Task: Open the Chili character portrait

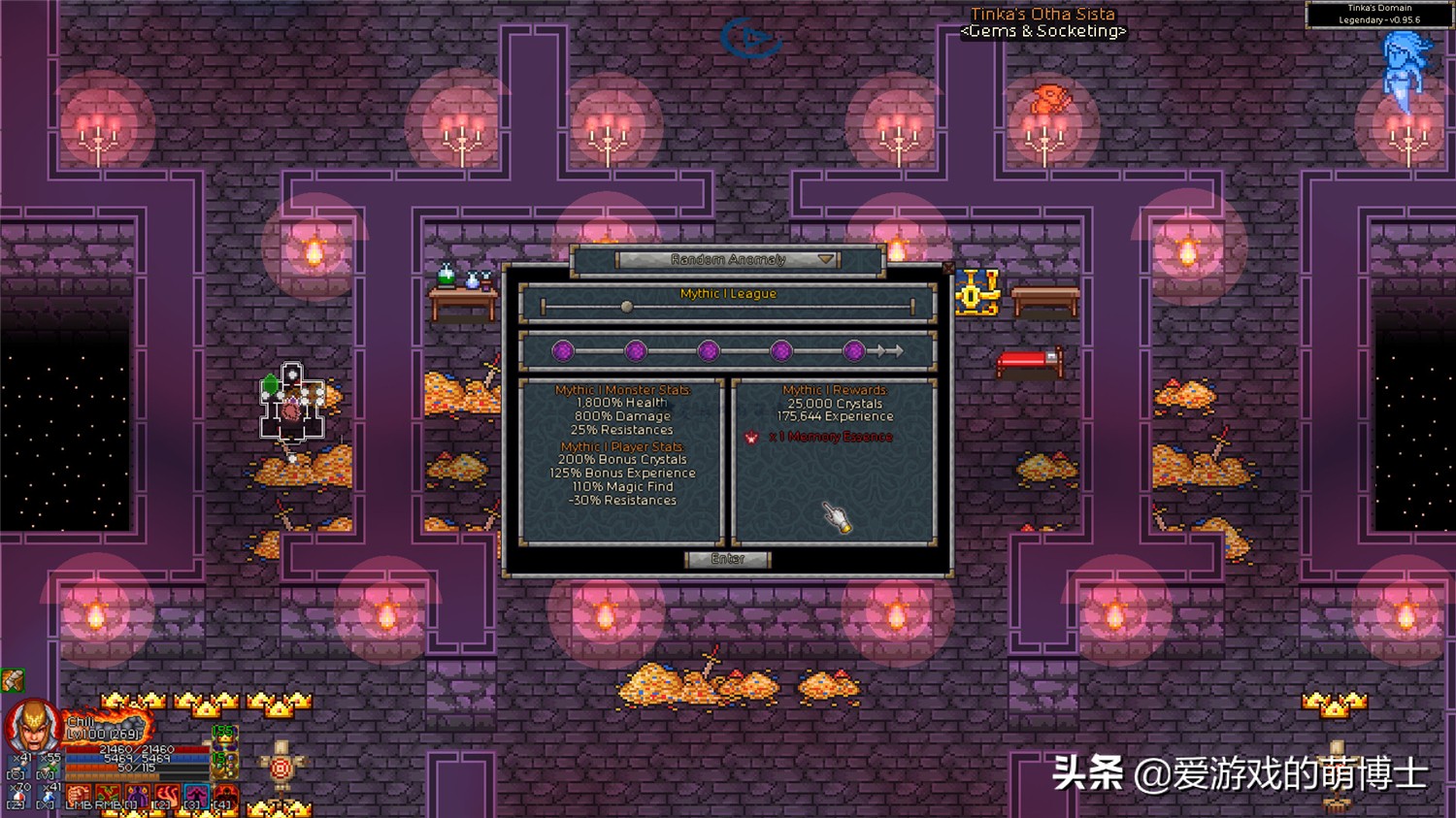Action: (x=32, y=726)
